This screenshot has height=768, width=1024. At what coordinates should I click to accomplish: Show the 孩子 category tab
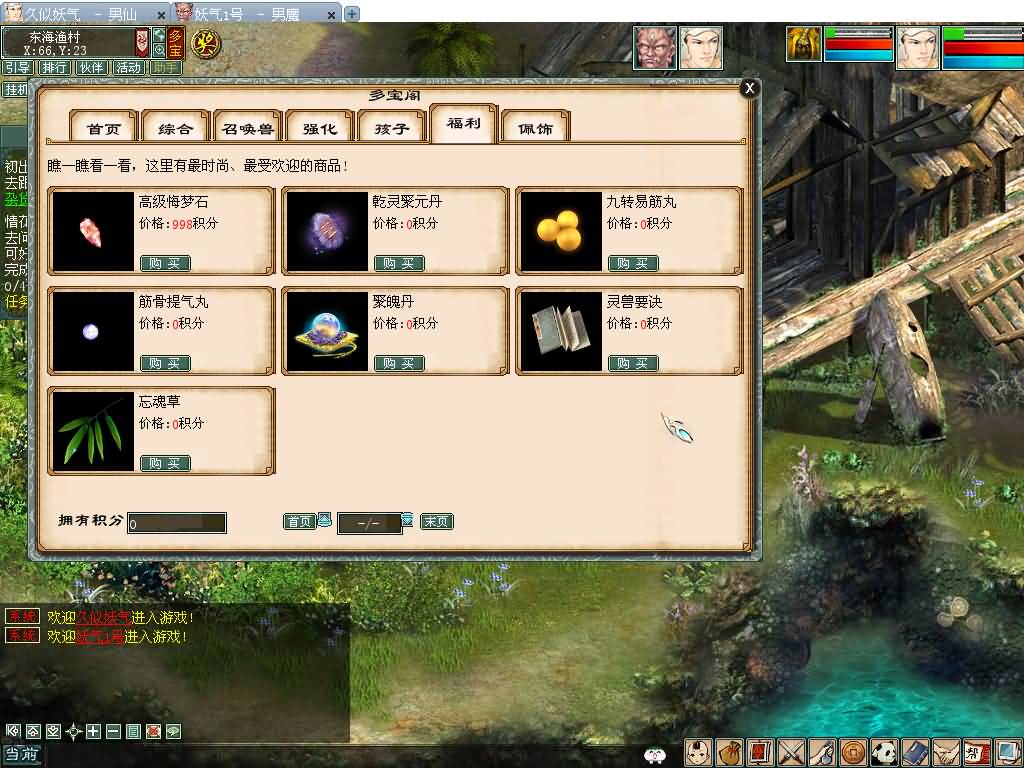click(392, 129)
